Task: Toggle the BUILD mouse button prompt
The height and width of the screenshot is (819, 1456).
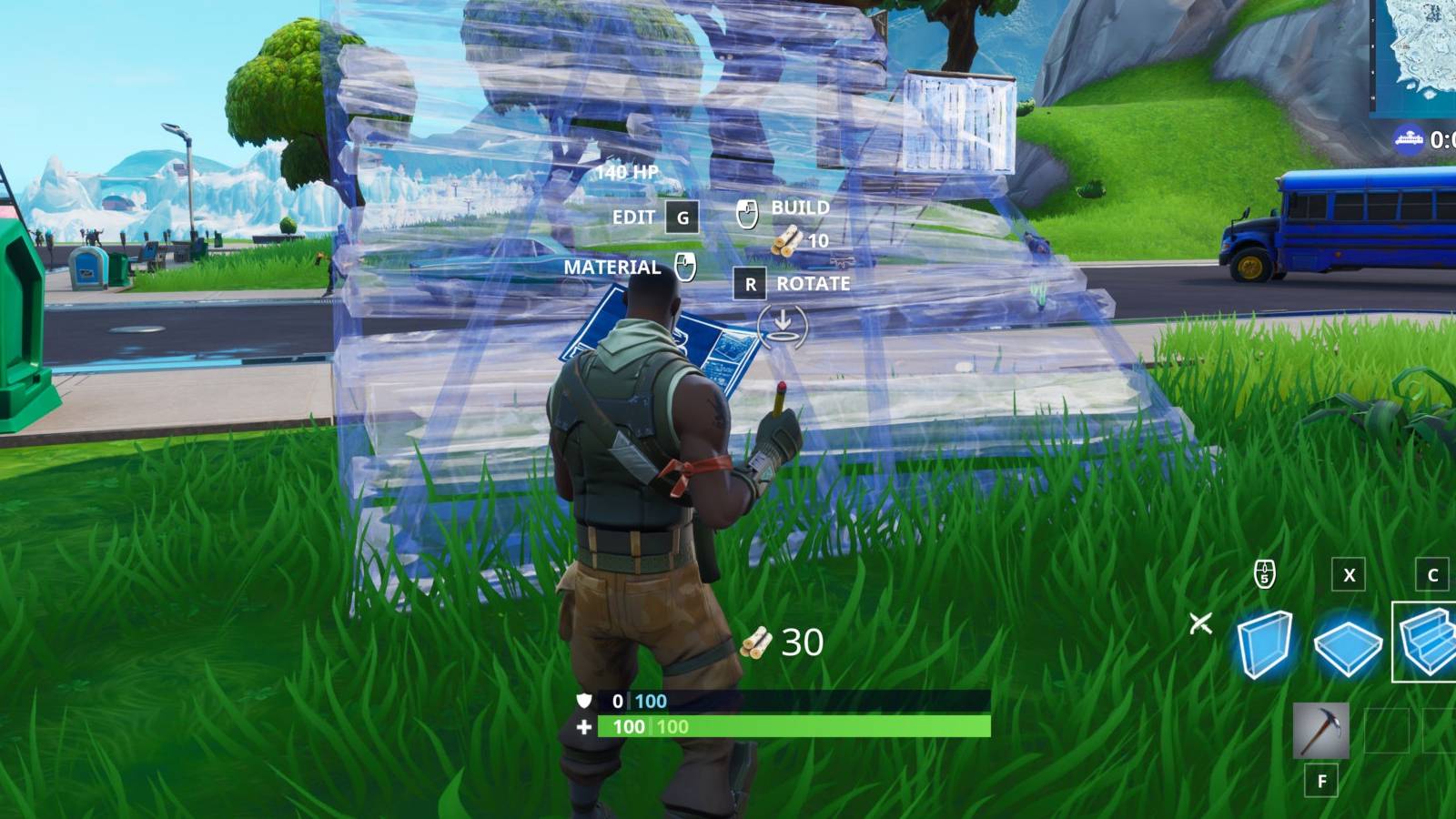Action: (748, 214)
